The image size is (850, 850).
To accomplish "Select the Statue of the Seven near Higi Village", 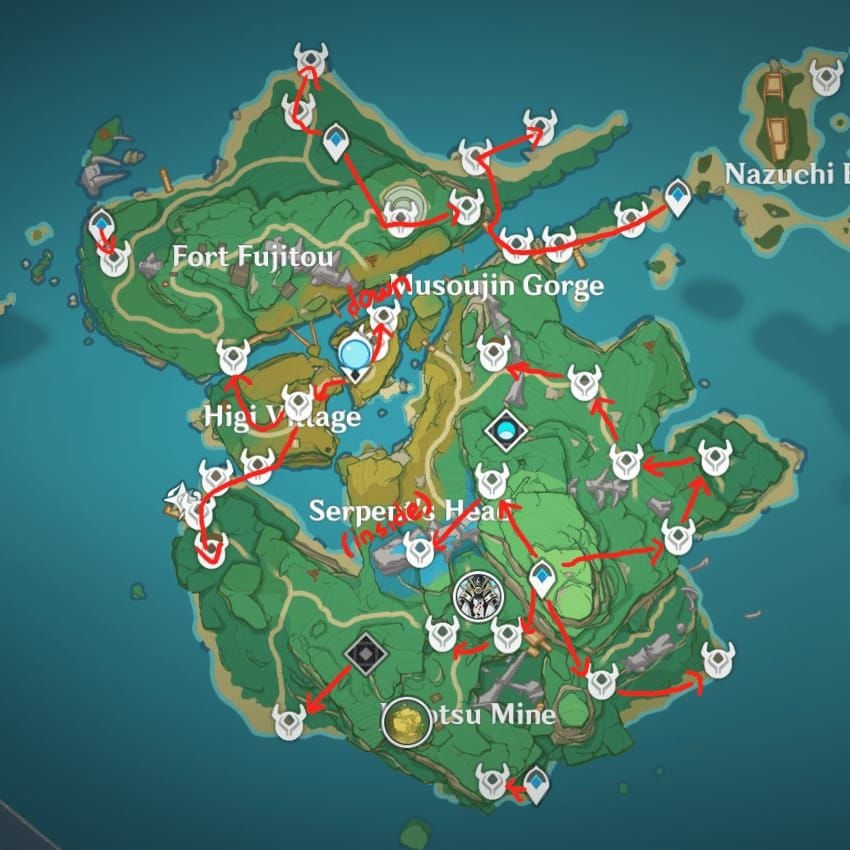I will point(354,352).
